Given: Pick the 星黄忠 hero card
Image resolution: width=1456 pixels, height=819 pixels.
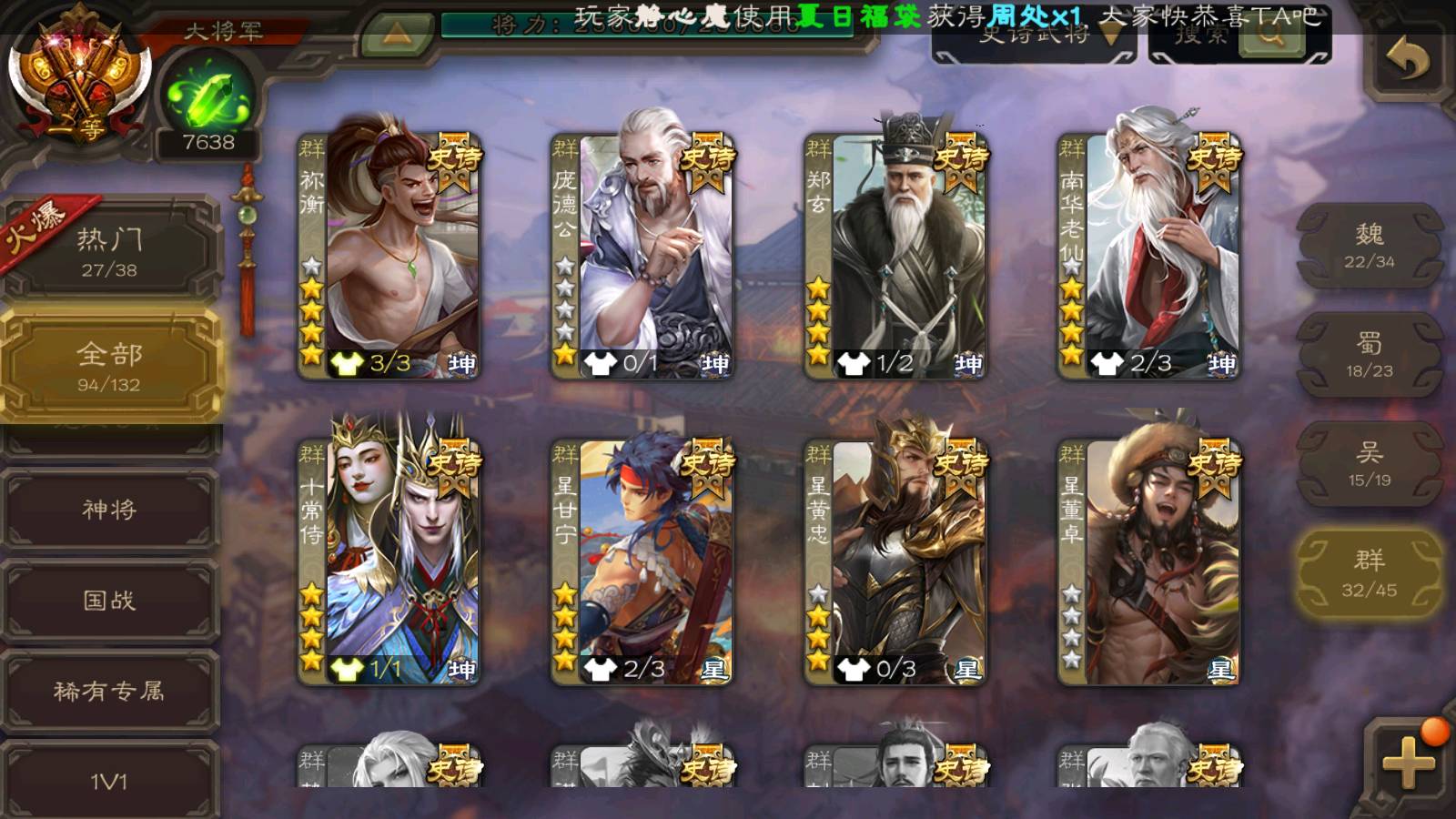Looking at the screenshot, I should pyautogui.click(x=895, y=561).
